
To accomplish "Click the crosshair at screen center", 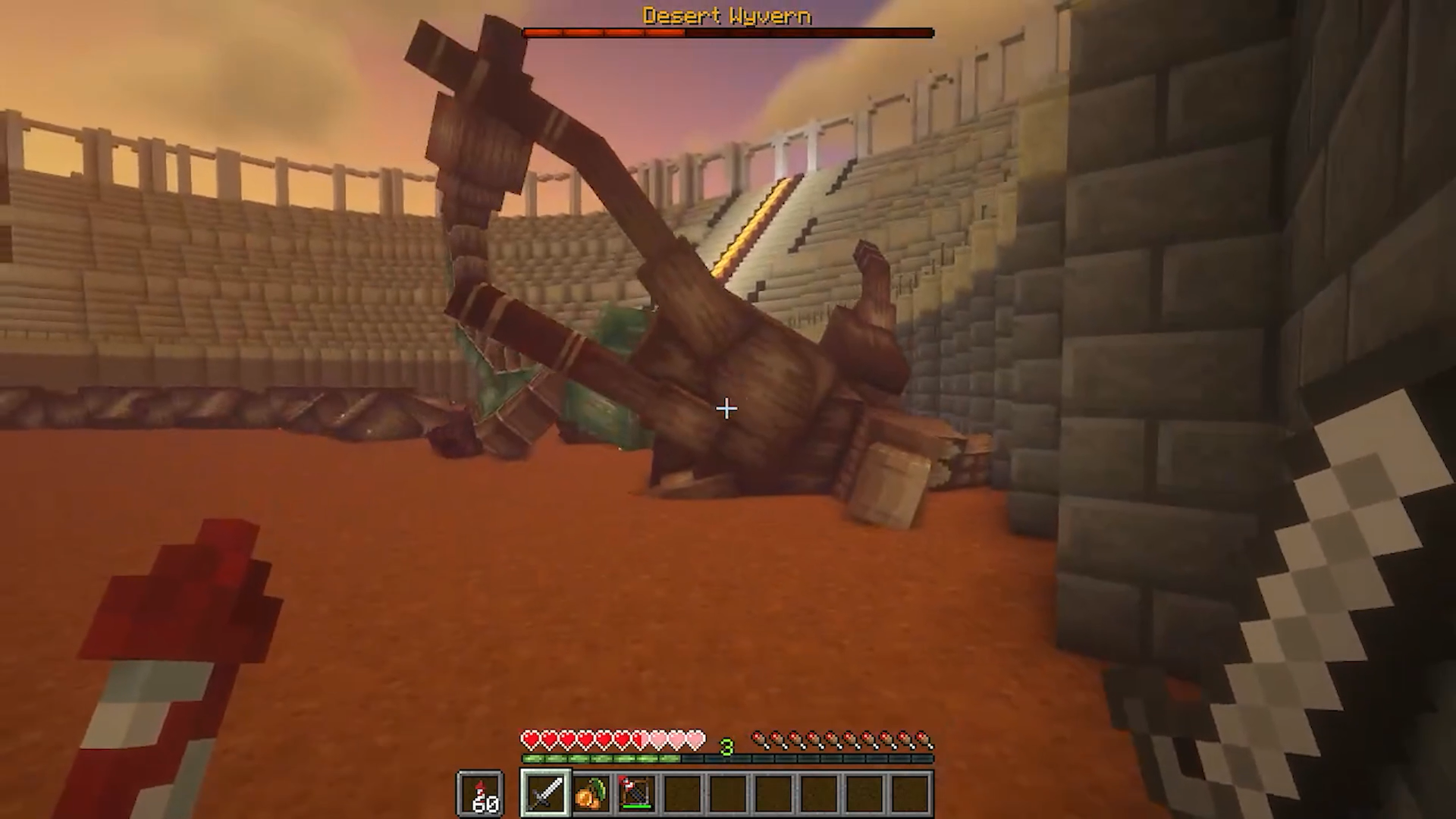I will [x=726, y=409].
